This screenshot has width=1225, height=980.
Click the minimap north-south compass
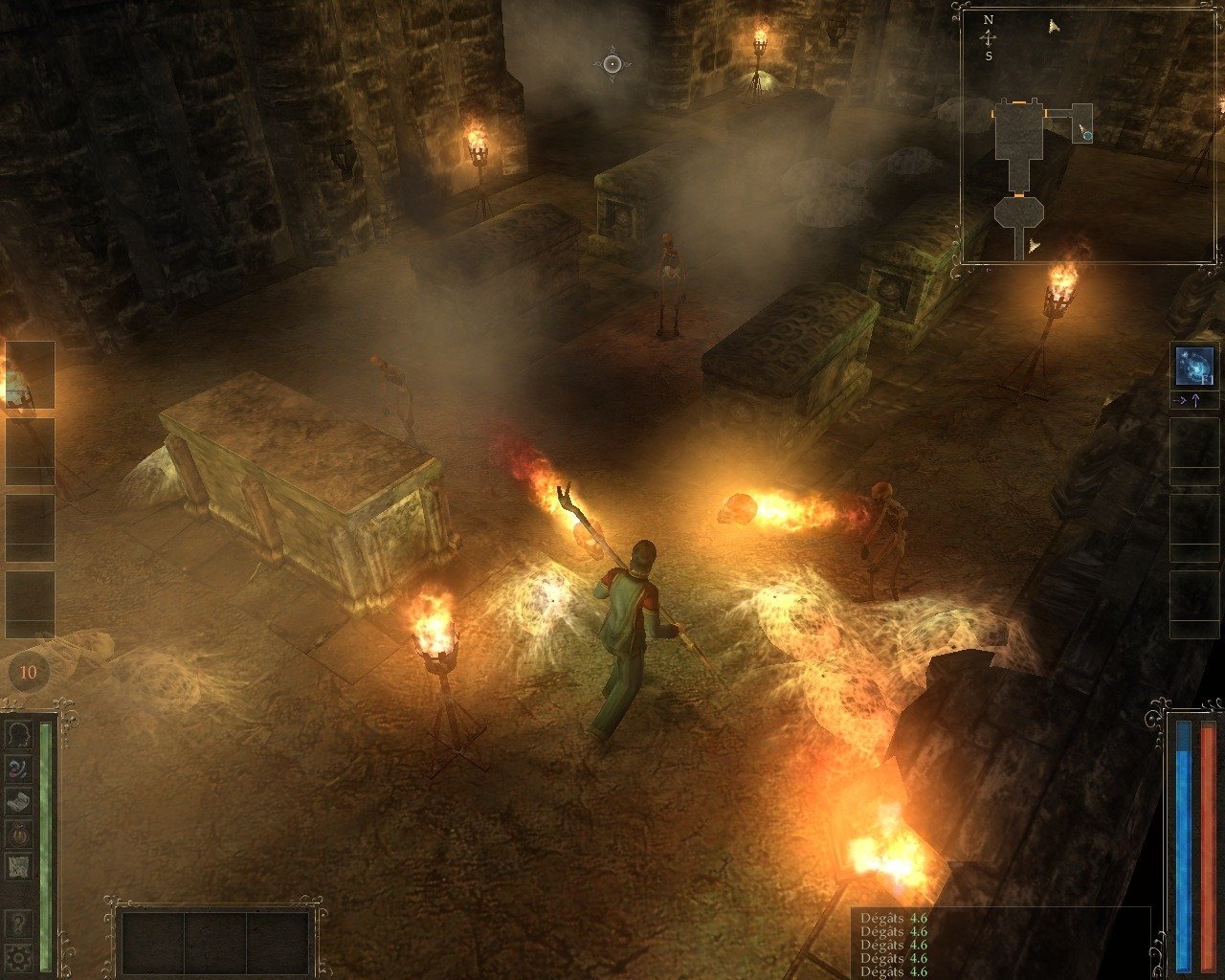point(989,37)
